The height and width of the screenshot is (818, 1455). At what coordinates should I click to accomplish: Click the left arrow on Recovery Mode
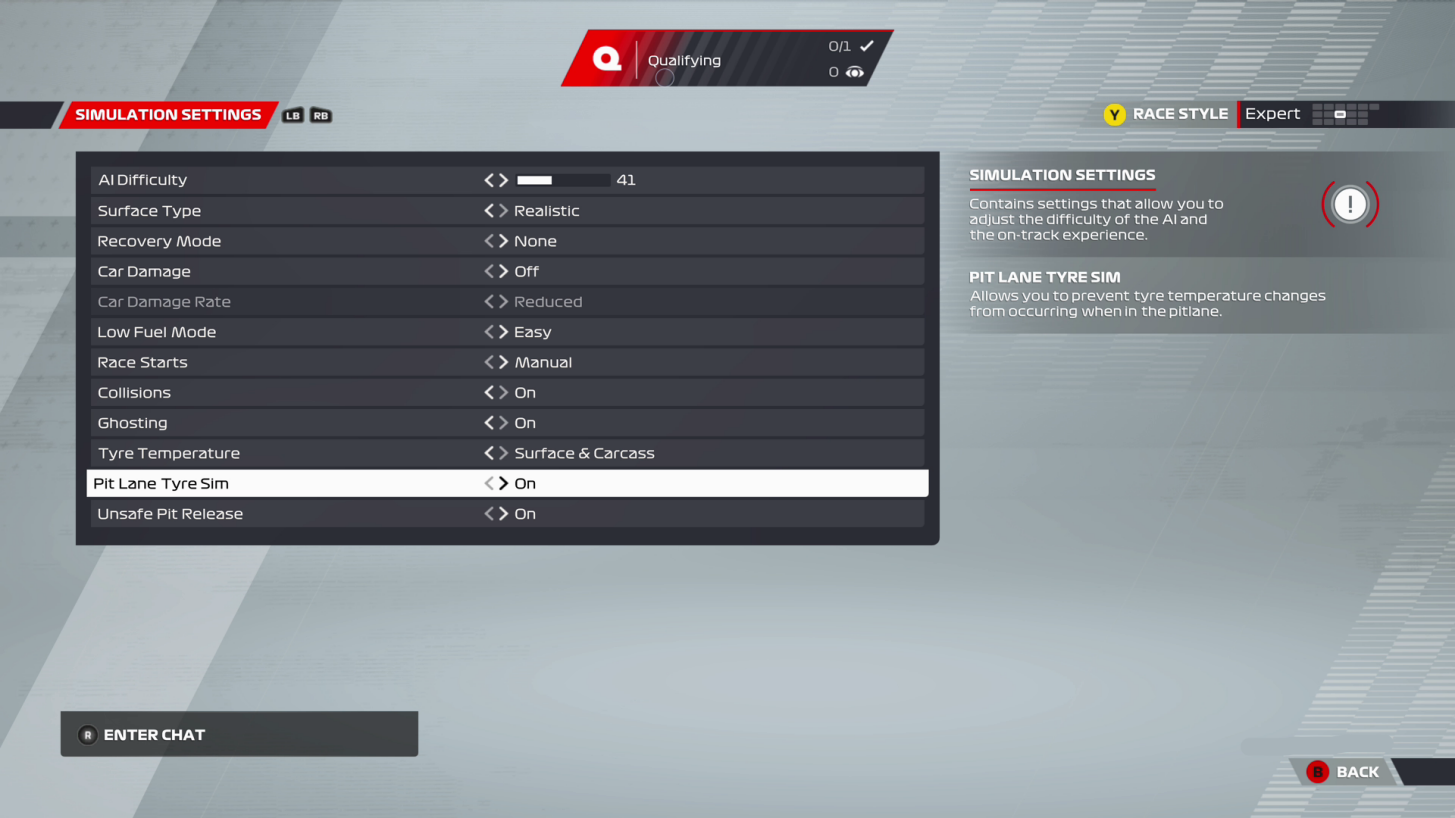click(487, 240)
